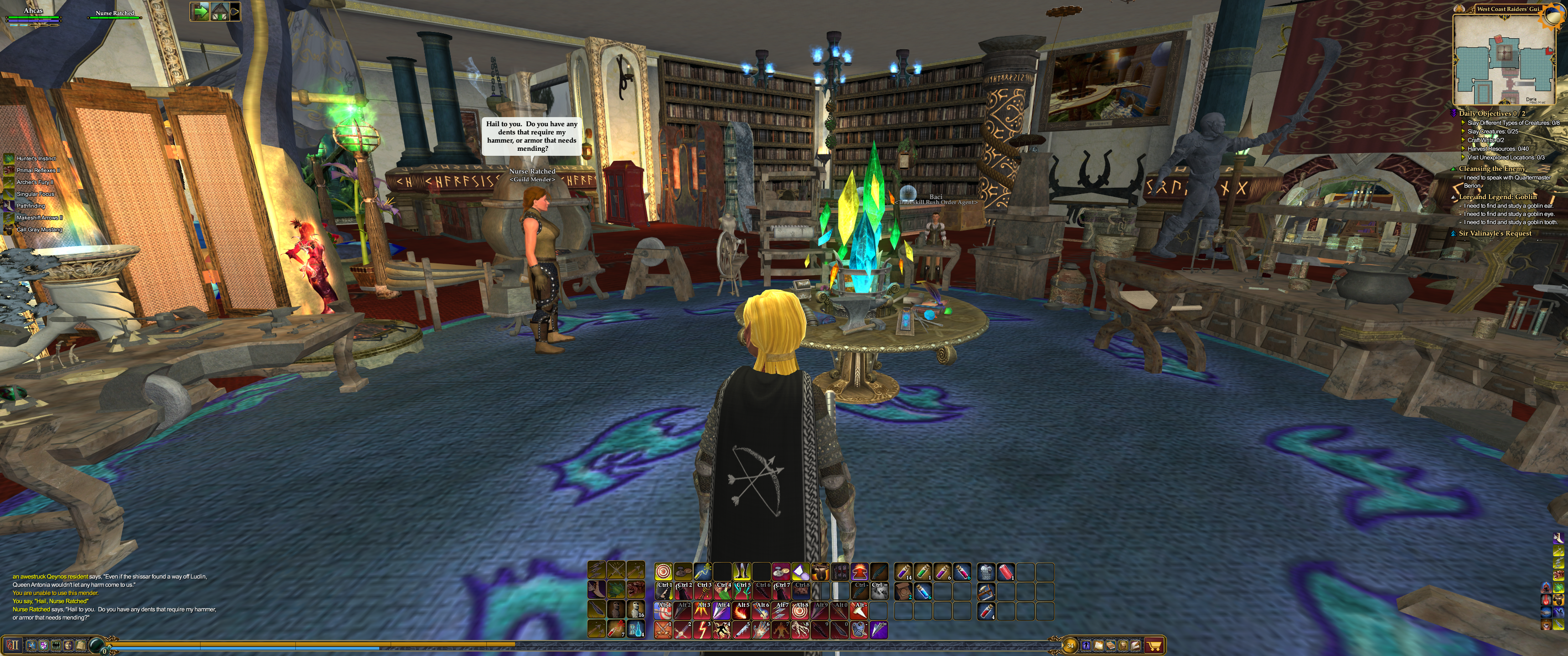Open the marketplace shopping cart

coord(1154,645)
